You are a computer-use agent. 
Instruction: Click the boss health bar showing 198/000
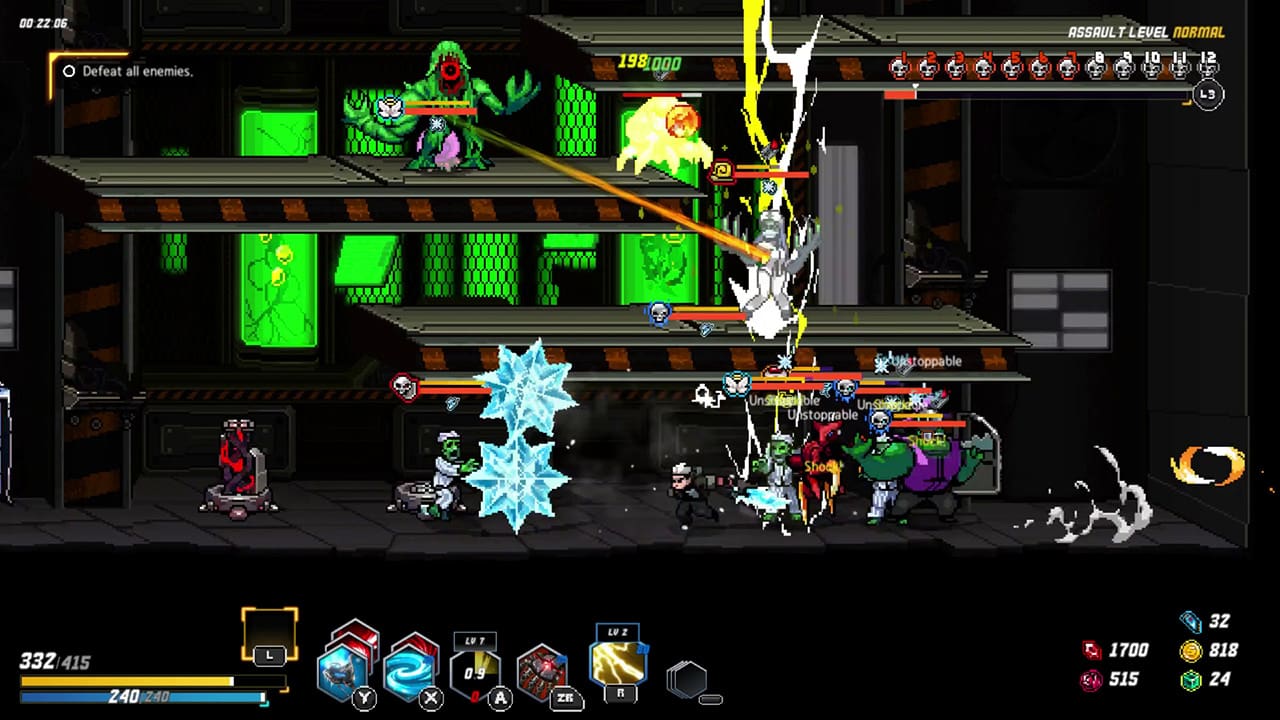point(648,63)
